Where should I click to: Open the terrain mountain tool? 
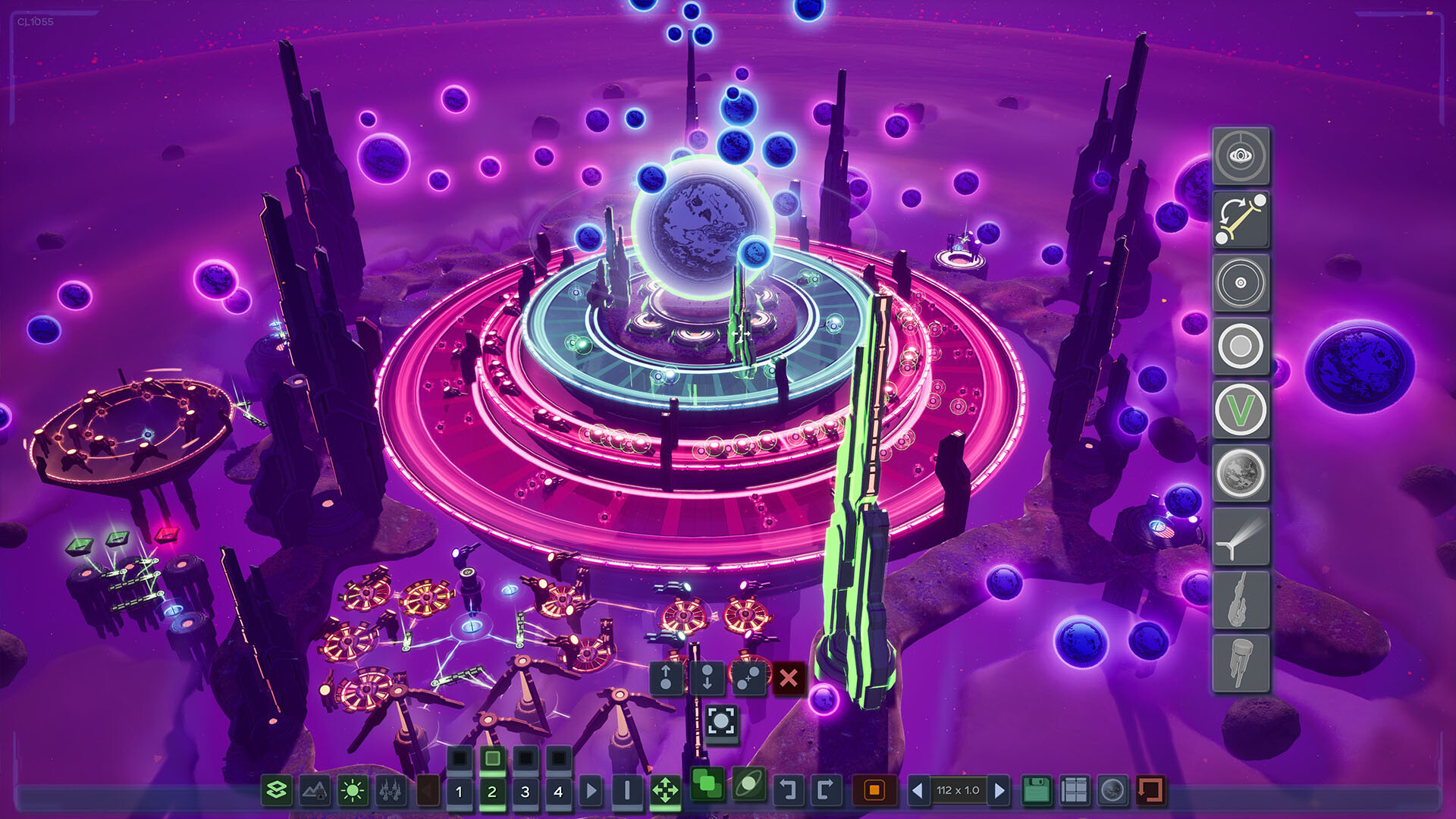coord(314,789)
